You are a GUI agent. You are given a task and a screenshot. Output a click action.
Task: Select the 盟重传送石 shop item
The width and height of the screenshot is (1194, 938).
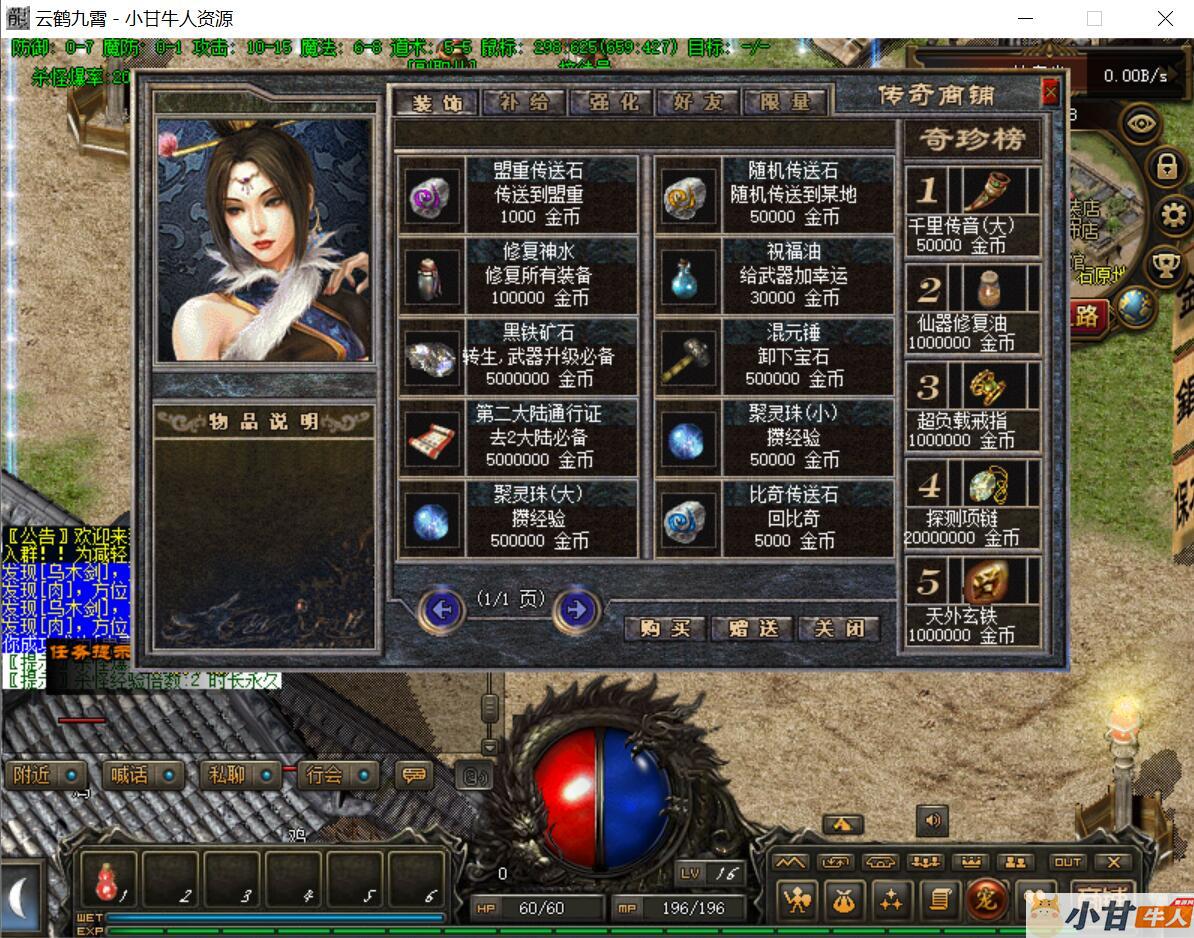(518, 195)
